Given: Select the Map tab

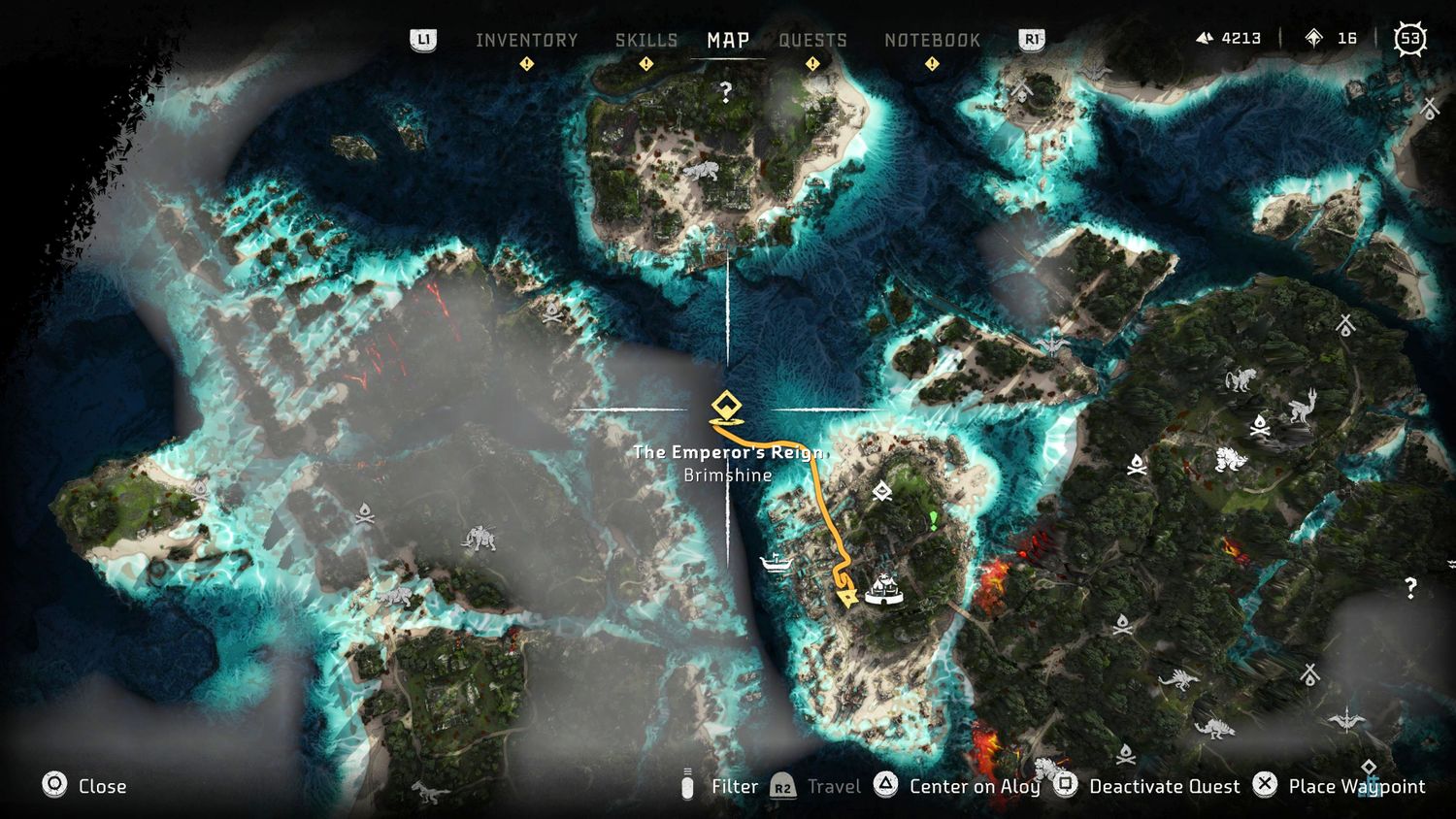Looking at the screenshot, I should point(728,40).
